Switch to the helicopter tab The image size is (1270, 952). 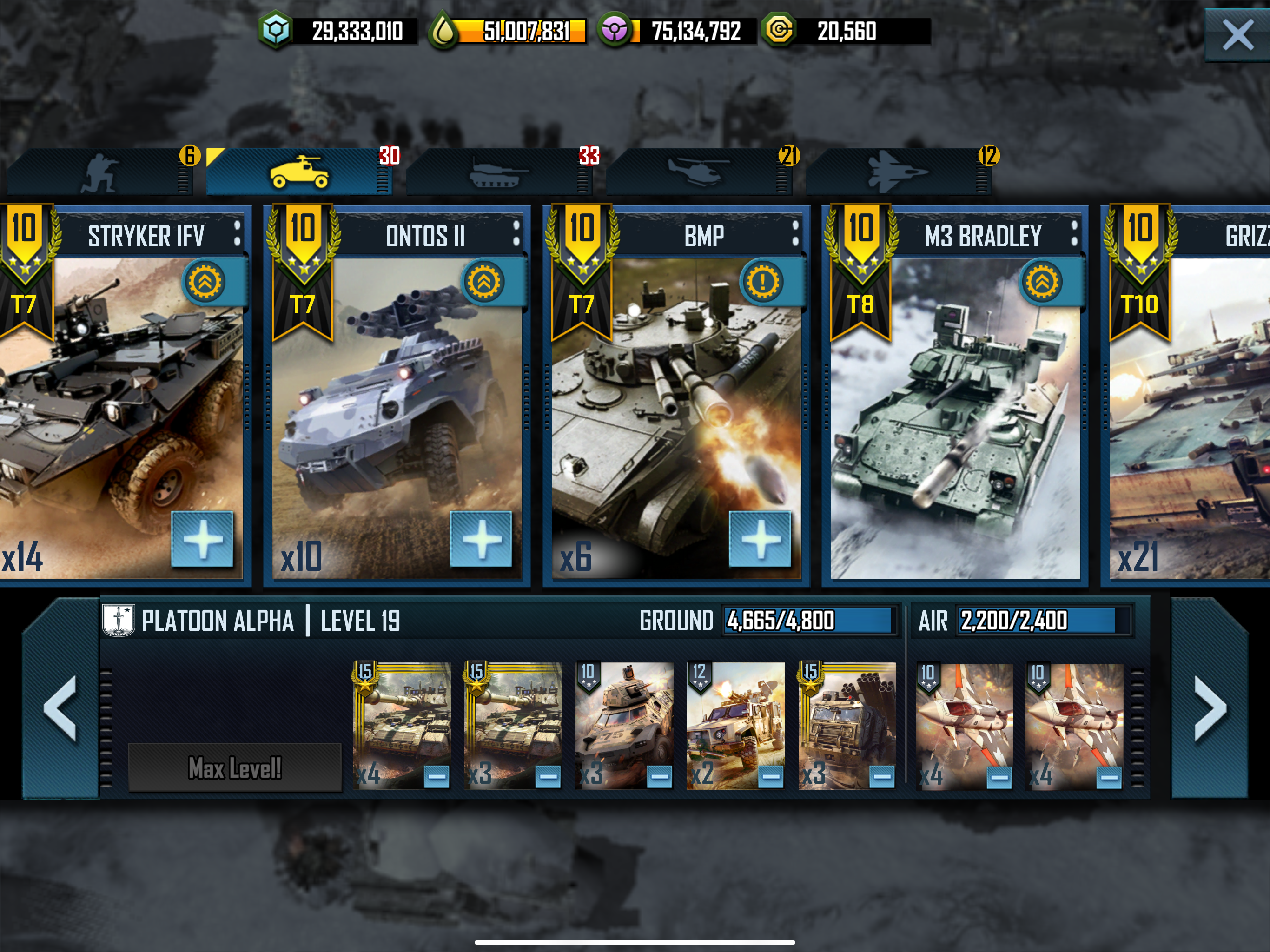[698, 172]
